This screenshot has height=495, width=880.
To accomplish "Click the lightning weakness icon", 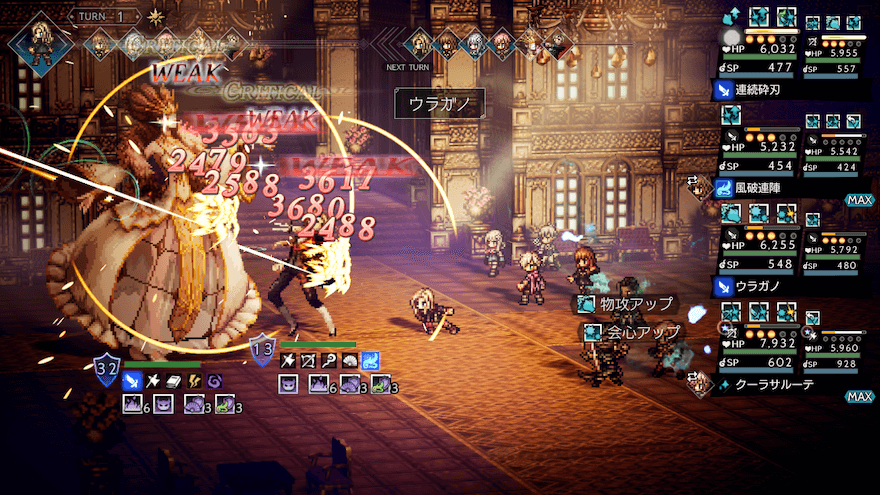I will (x=193, y=380).
